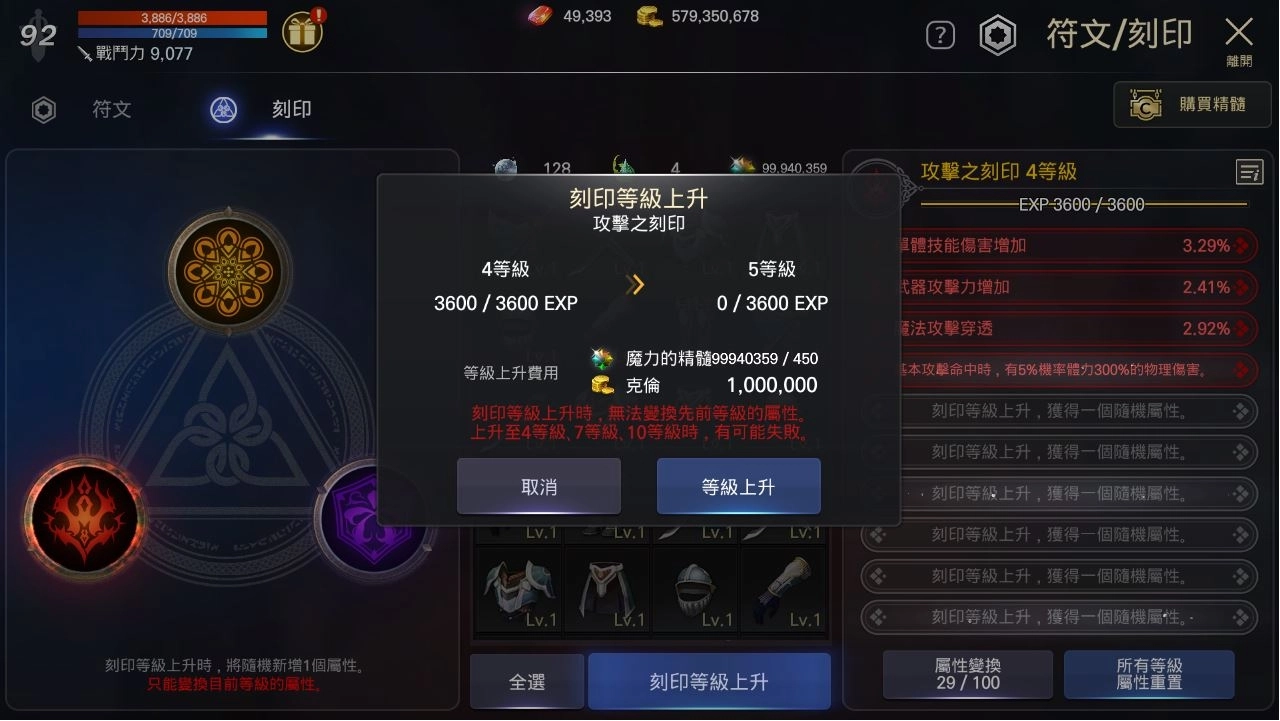Open the seal info list icon
The height and width of the screenshot is (721, 1280).
click(x=1249, y=171)
